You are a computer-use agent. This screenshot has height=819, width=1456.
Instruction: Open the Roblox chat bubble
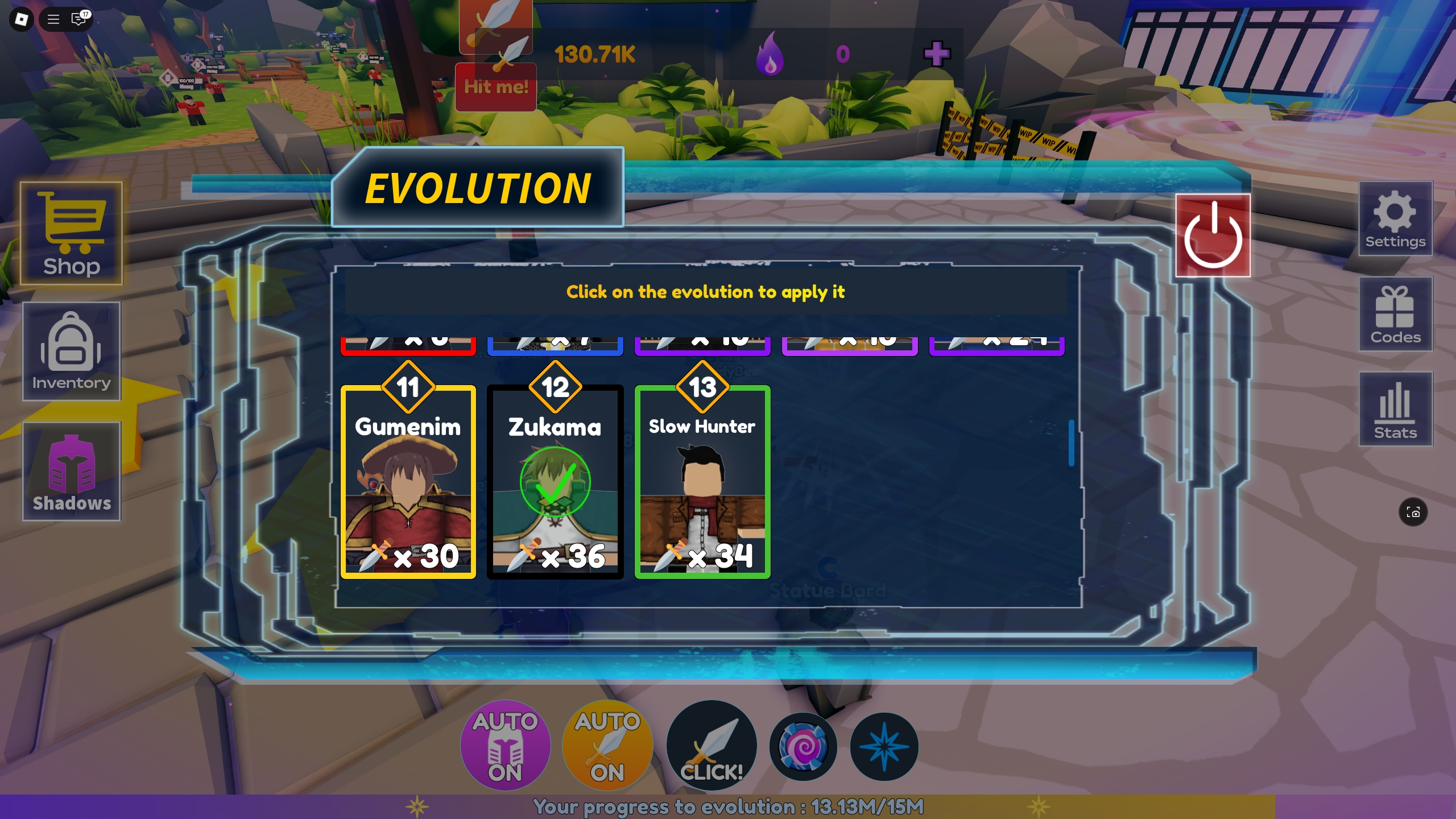tap(78, 19)
